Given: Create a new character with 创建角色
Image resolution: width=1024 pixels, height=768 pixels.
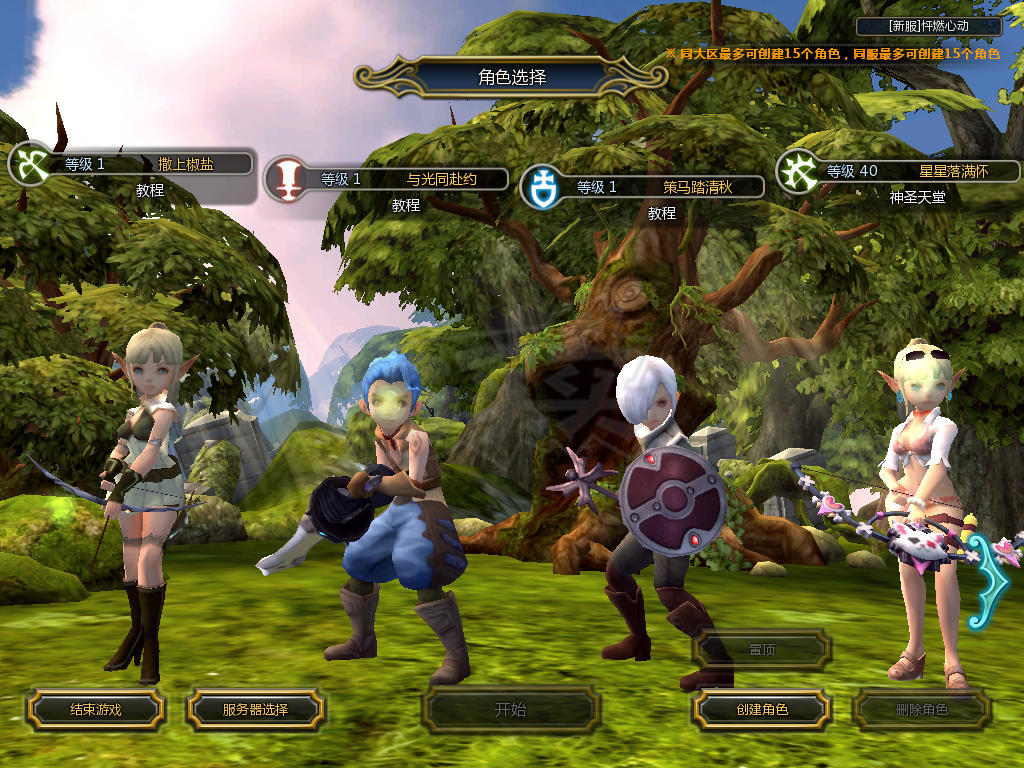Looking at the screenshot, I should [x=761, y=710].
